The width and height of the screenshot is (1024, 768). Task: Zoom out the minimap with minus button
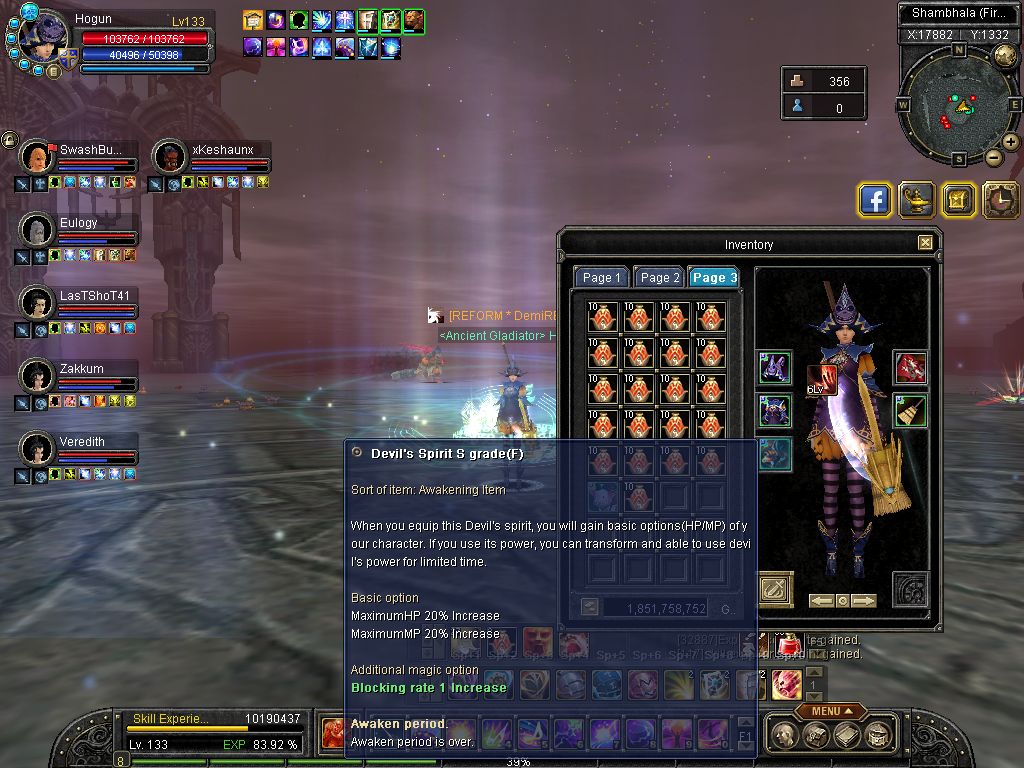point(993,157)
